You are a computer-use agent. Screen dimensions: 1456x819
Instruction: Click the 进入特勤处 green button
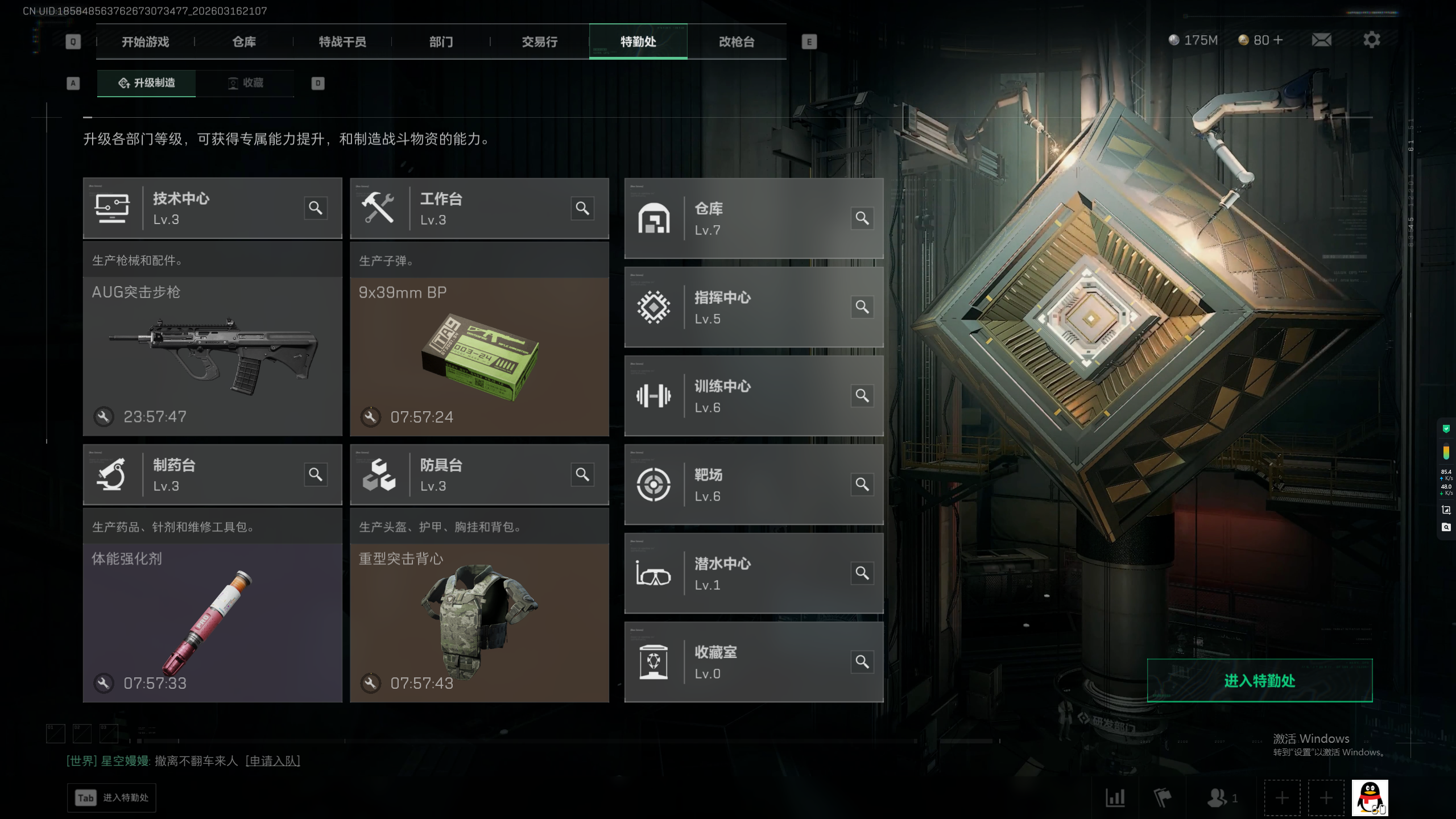1259,680
